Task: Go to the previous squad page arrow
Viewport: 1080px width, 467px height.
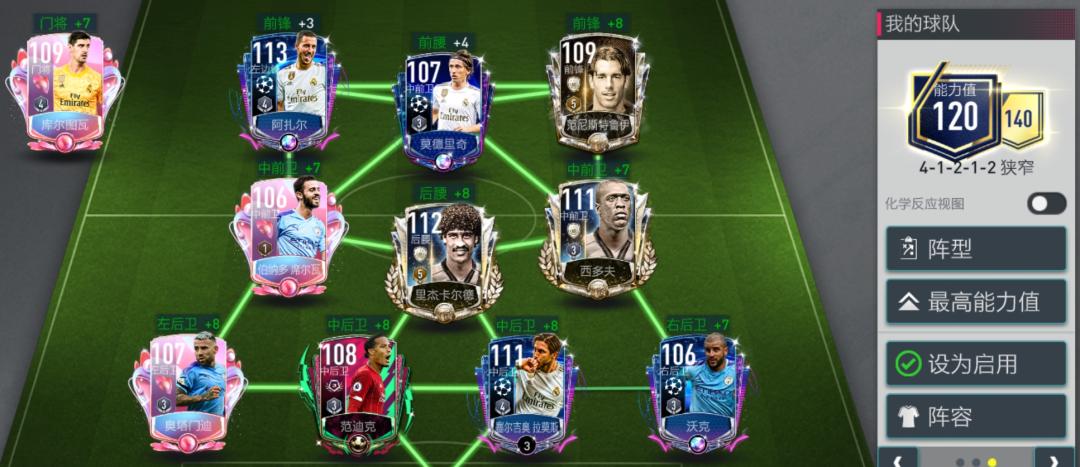Action: click(898, 459)
